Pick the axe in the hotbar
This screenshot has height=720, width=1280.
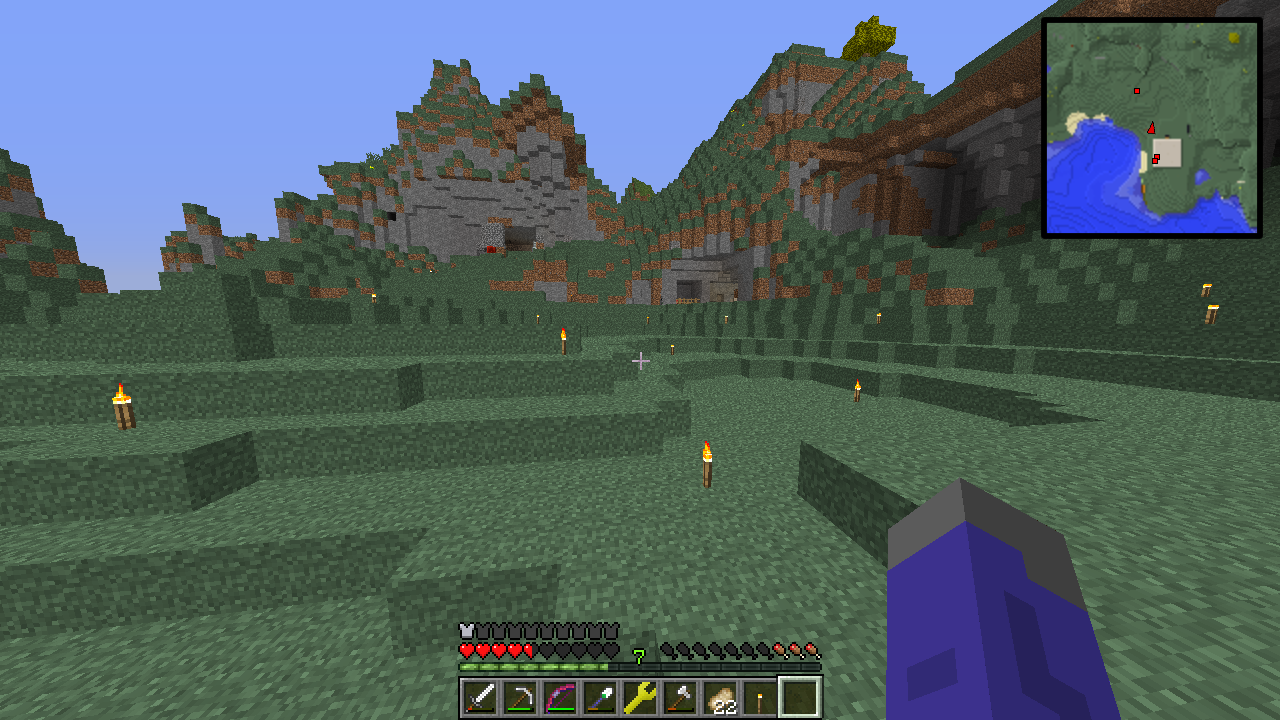point(680,697)
